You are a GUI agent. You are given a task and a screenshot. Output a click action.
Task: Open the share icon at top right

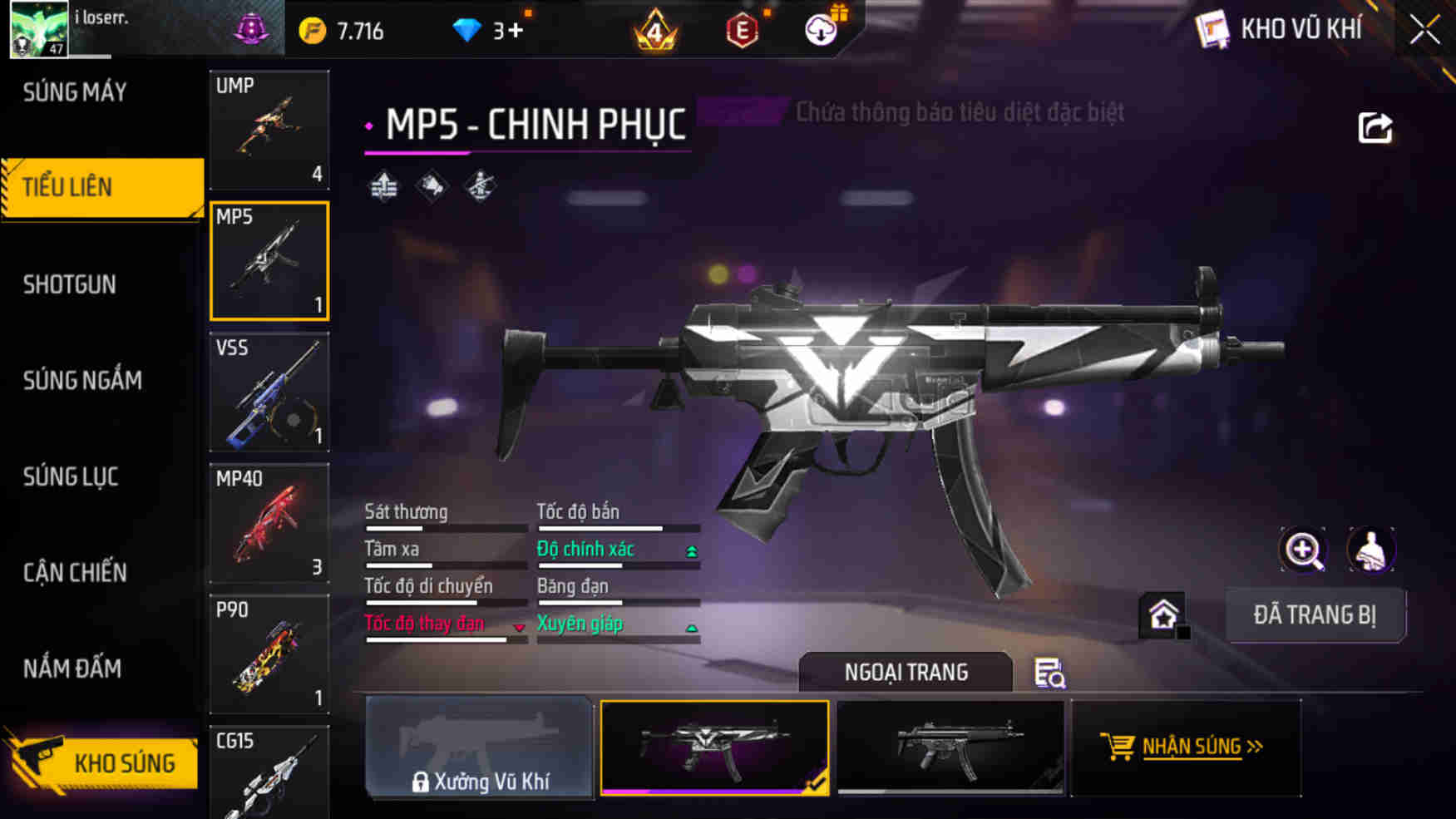[x=1378, y=125]
